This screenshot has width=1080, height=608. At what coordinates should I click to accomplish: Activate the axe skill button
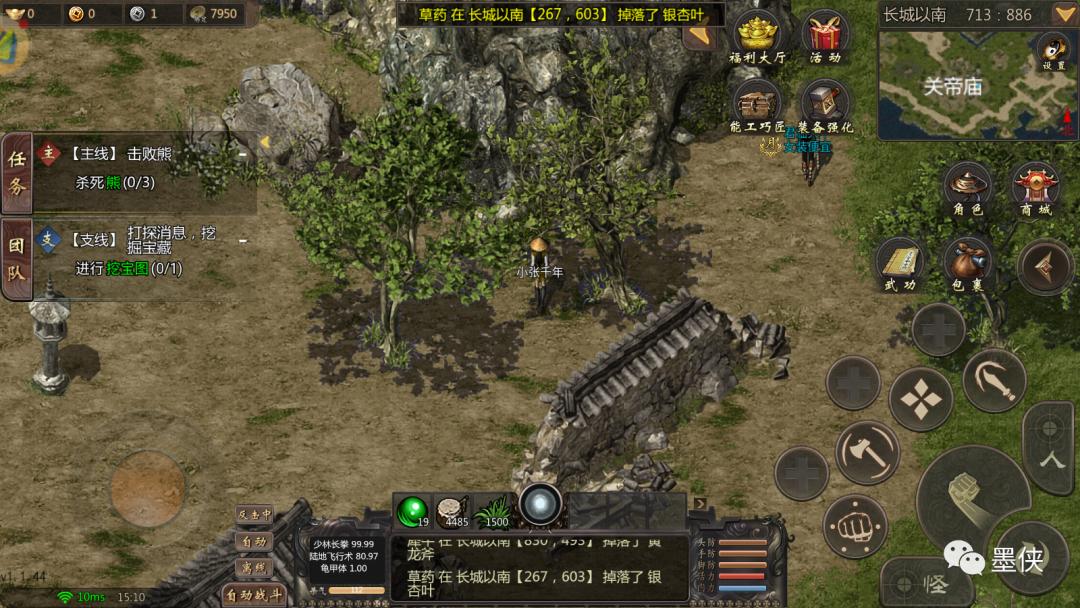click(x=867, y=453)
